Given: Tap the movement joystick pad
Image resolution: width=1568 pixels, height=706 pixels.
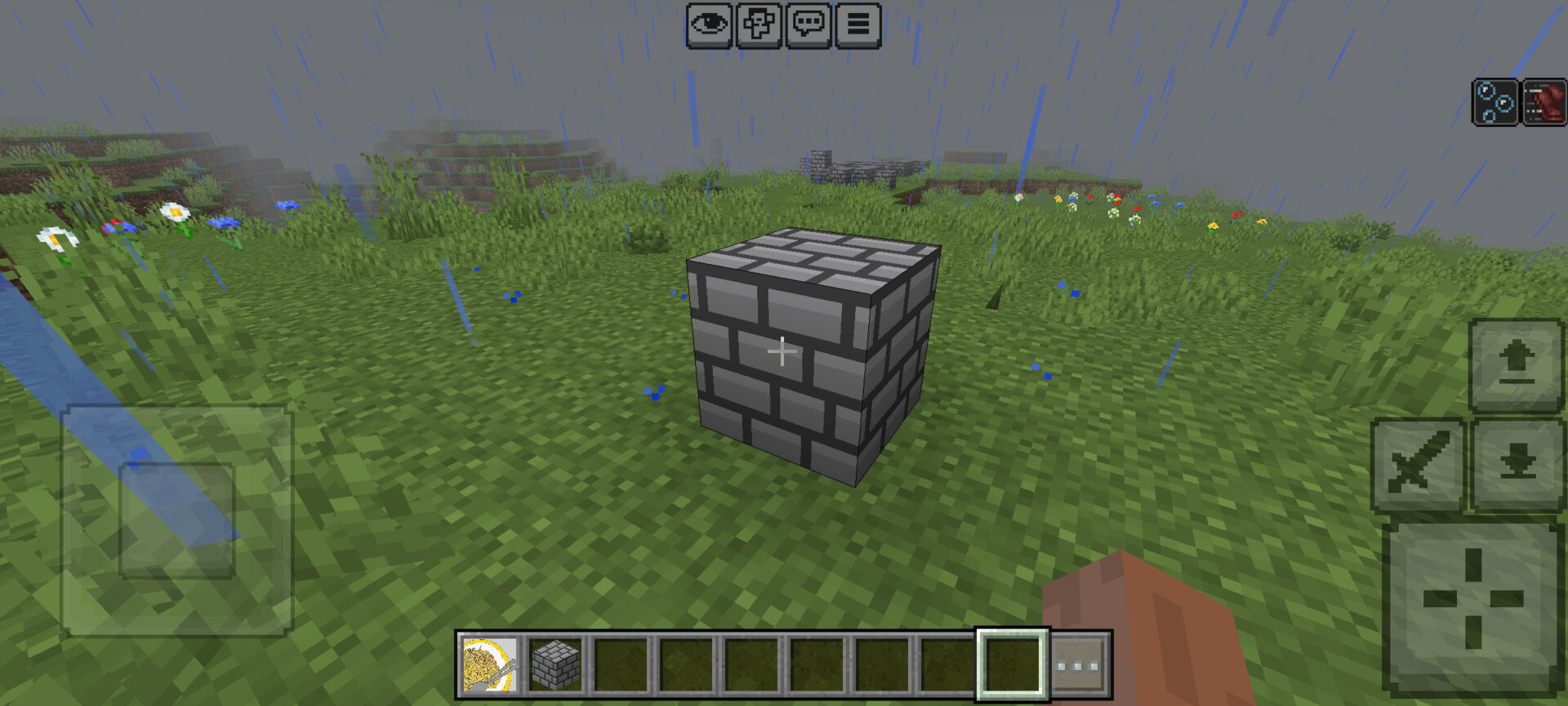Looking at the screenshot, I should (177, 521).
